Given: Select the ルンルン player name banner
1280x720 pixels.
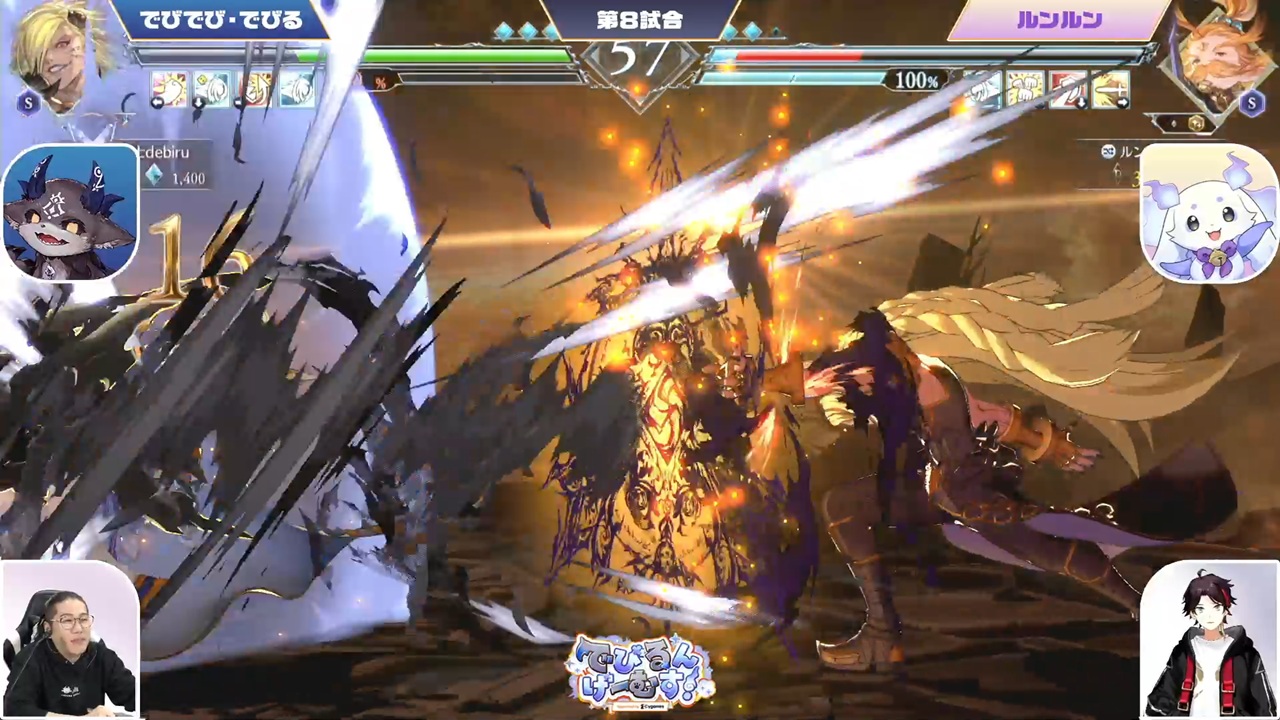Looking at the screenshot, I should click(1058, 20).
